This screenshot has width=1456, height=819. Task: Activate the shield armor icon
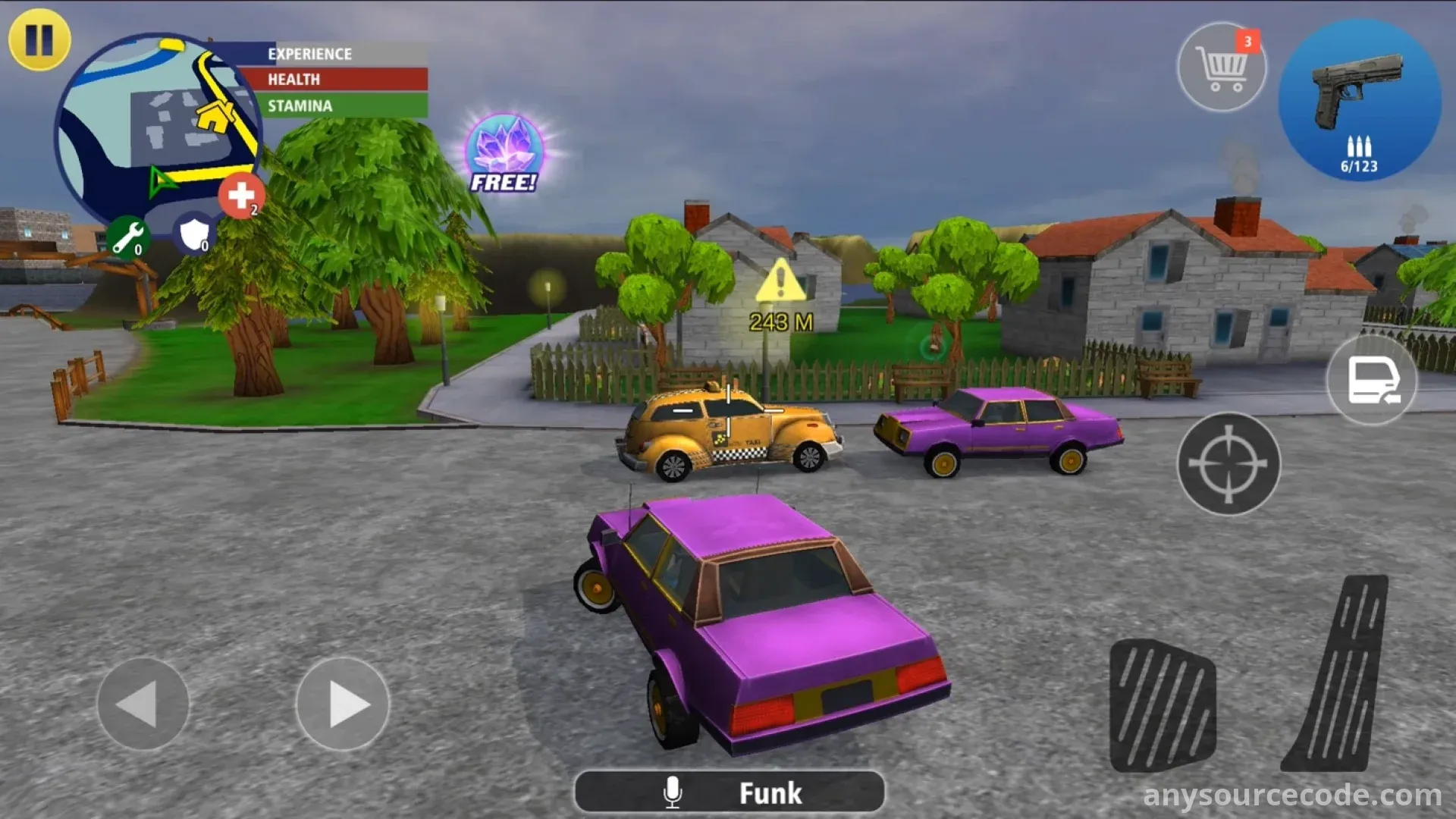[x=194, y=234]
